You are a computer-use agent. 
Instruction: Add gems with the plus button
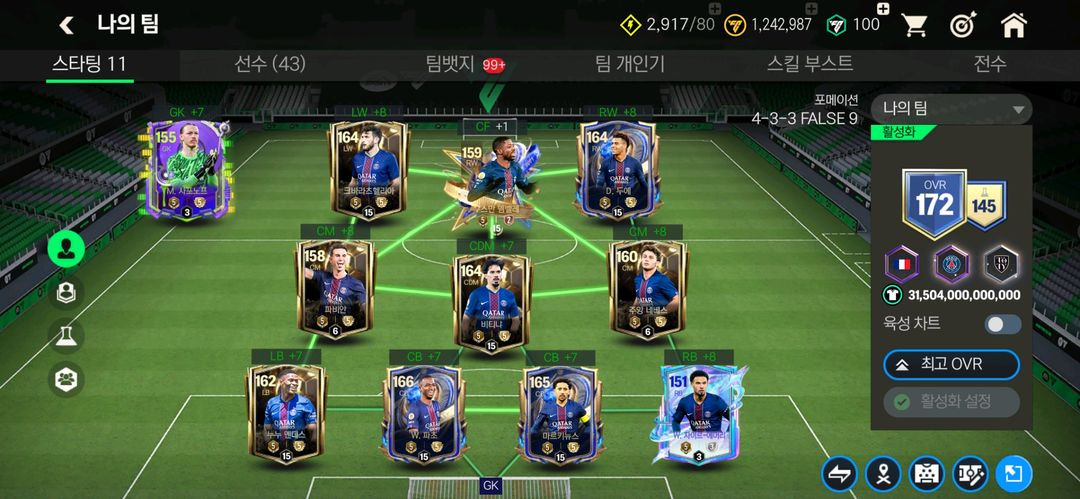(883, 10)
